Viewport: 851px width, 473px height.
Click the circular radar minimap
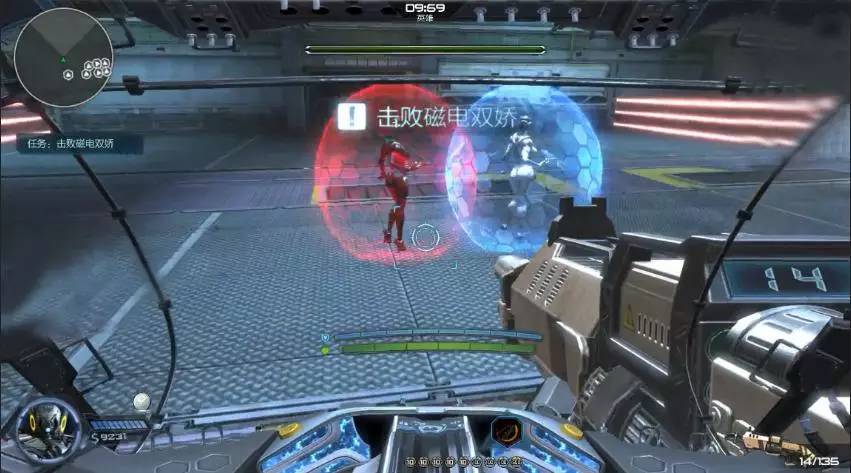pyautogui.click(x=64, y=57)
